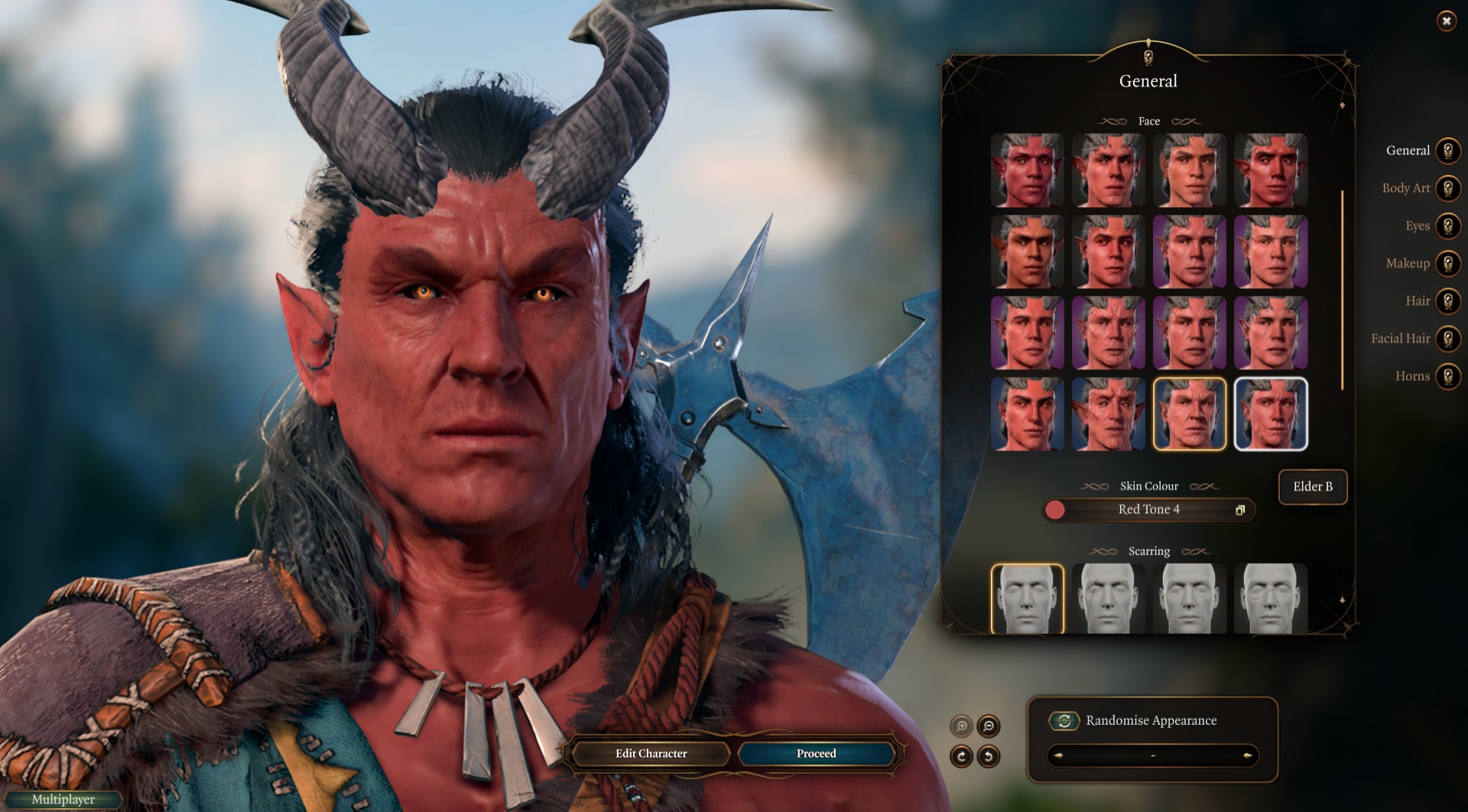The width and height of the screenshot is (1468, 812).
Task: Pick the gold-outlined no-scarring option
Action: coord(1027,599)
